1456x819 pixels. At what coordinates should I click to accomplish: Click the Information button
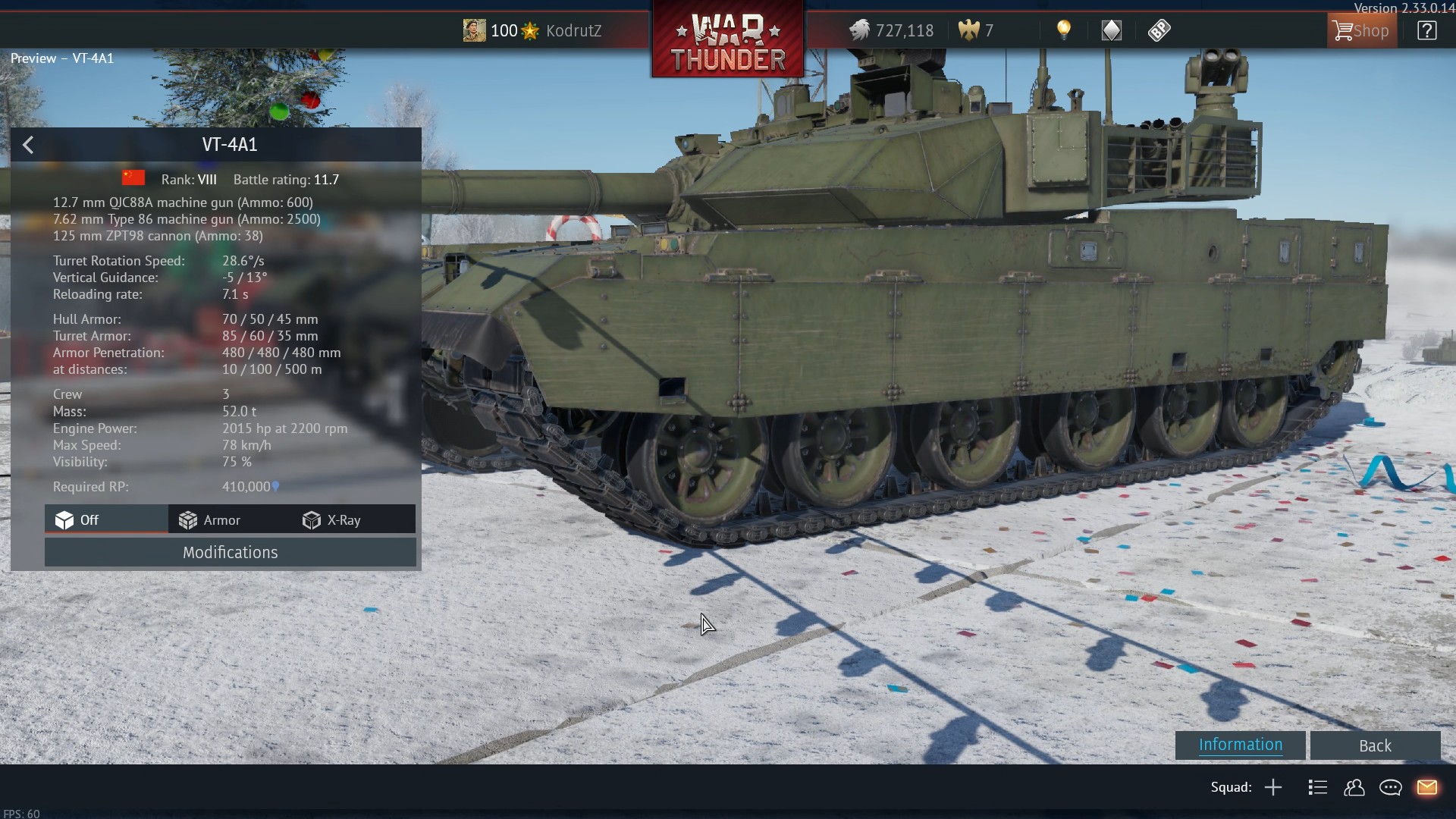click(x=1240, y=745)
